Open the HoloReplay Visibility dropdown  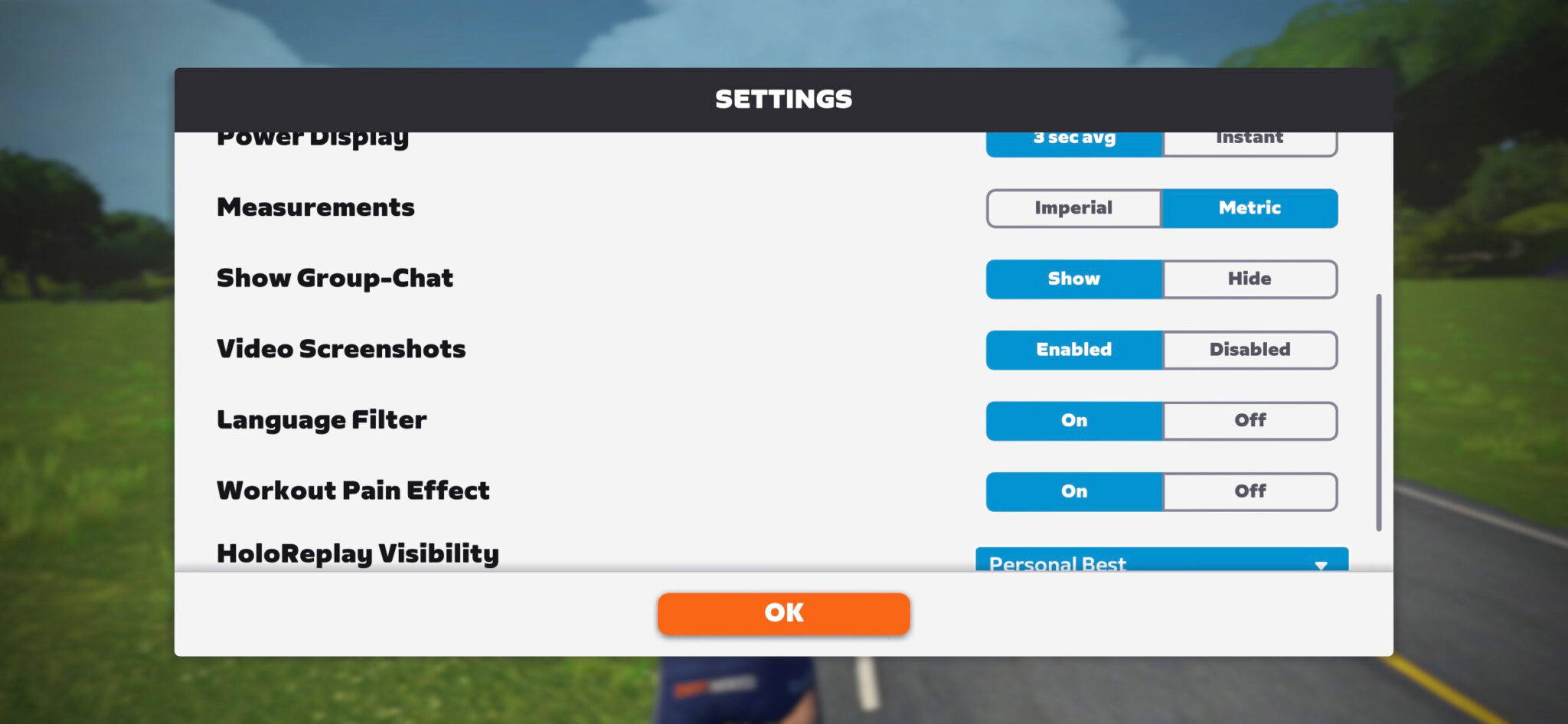pyautogui.click(x=1161, y=563)
